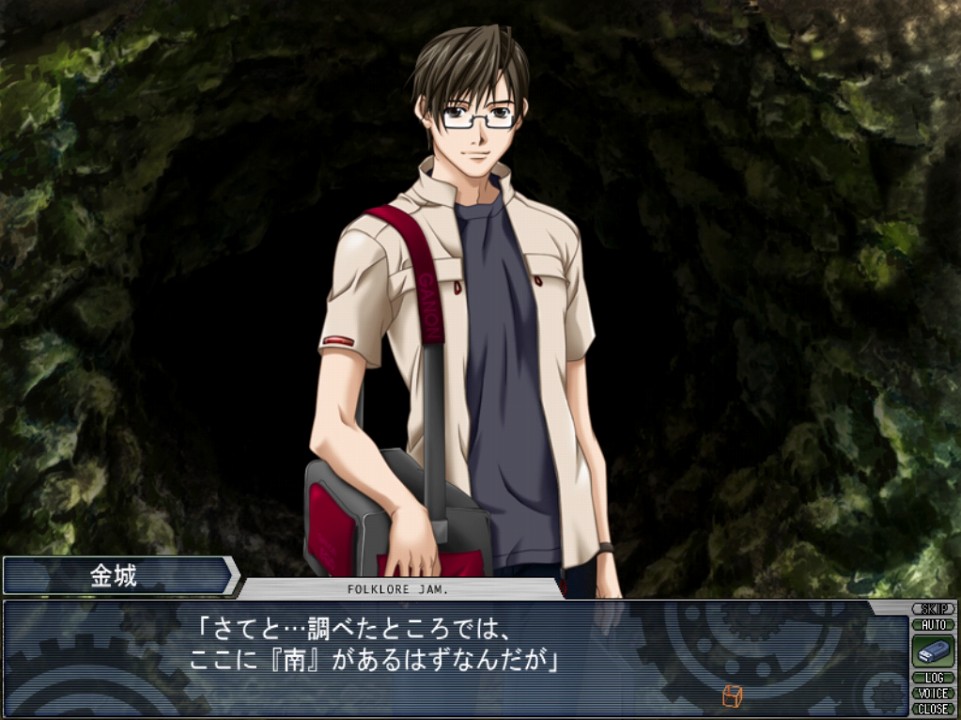This screenshot has width=961, height=720.
Task: Open the USB memory stick save icon
Action: coord(932,651)
